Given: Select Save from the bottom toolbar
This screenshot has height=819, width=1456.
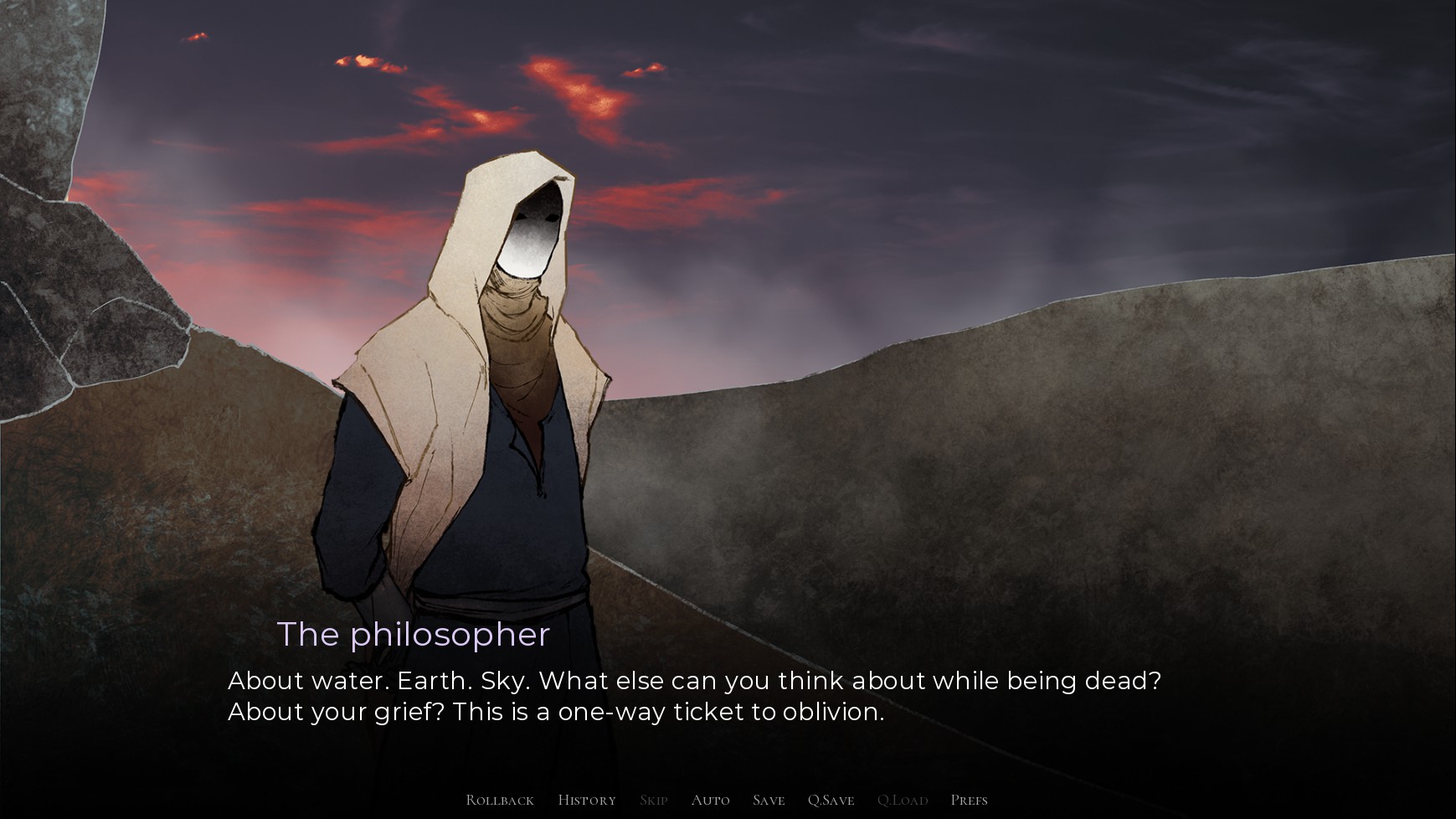Looking at the screenshot, I should (768, 800).
